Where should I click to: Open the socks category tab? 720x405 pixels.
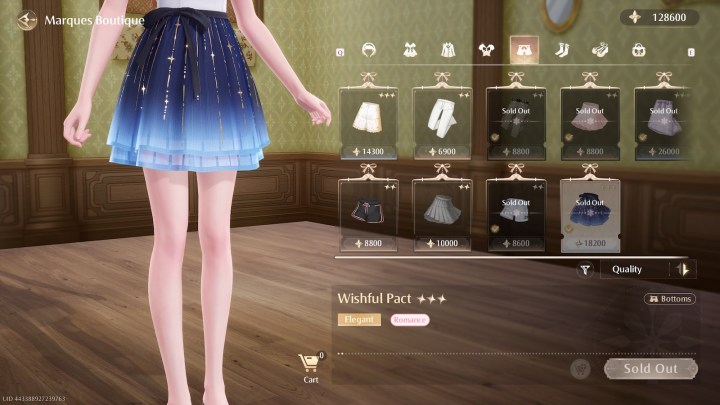pyautogui.click(x=562, y=49)
